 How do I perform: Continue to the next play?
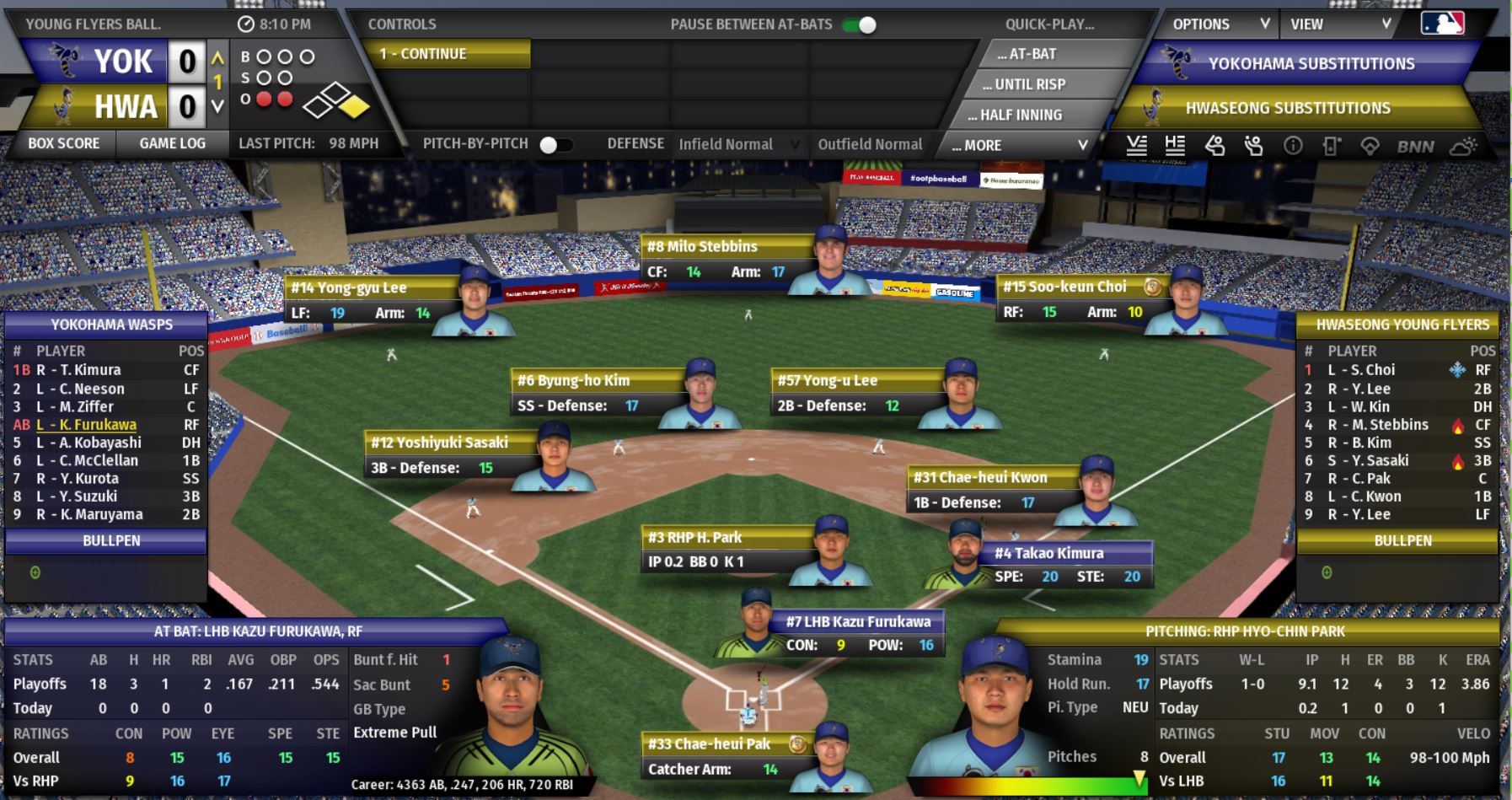[x=449, y=54]
